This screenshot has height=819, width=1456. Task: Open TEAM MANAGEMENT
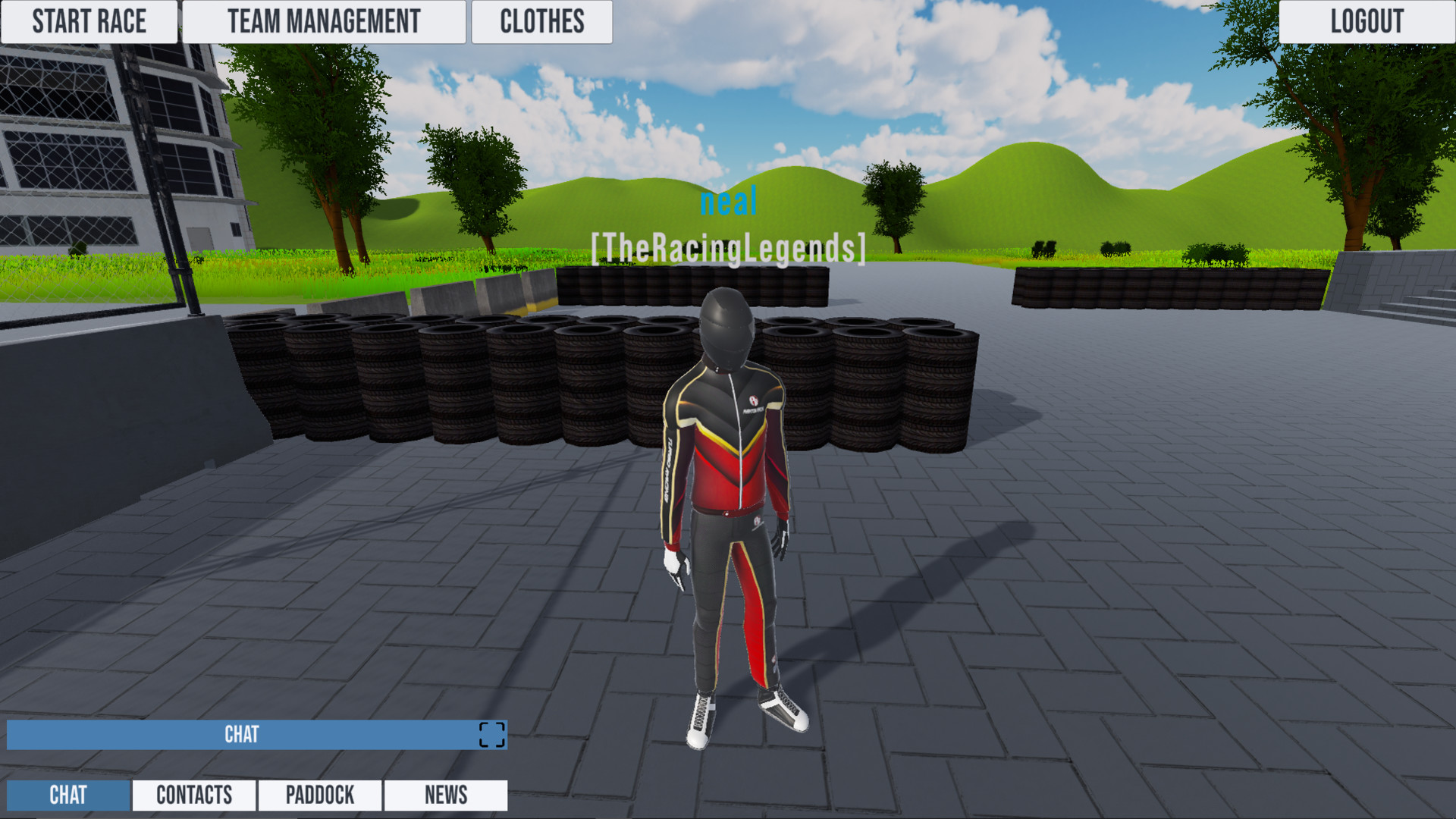(325, 21)
